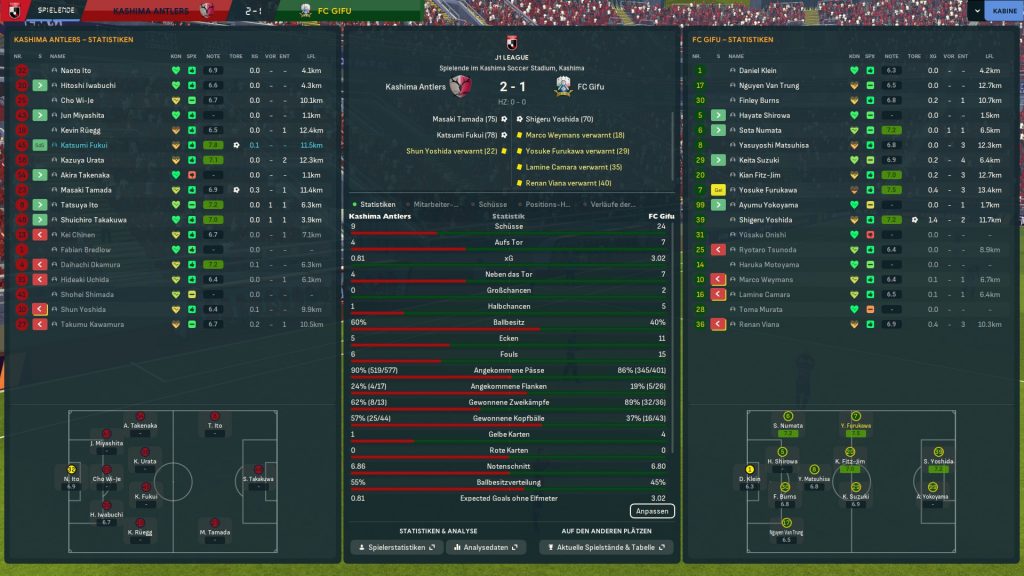Show the Schüsse tab
The width and height of the screenshot is (1024, 576).
[x=492, y=204]
